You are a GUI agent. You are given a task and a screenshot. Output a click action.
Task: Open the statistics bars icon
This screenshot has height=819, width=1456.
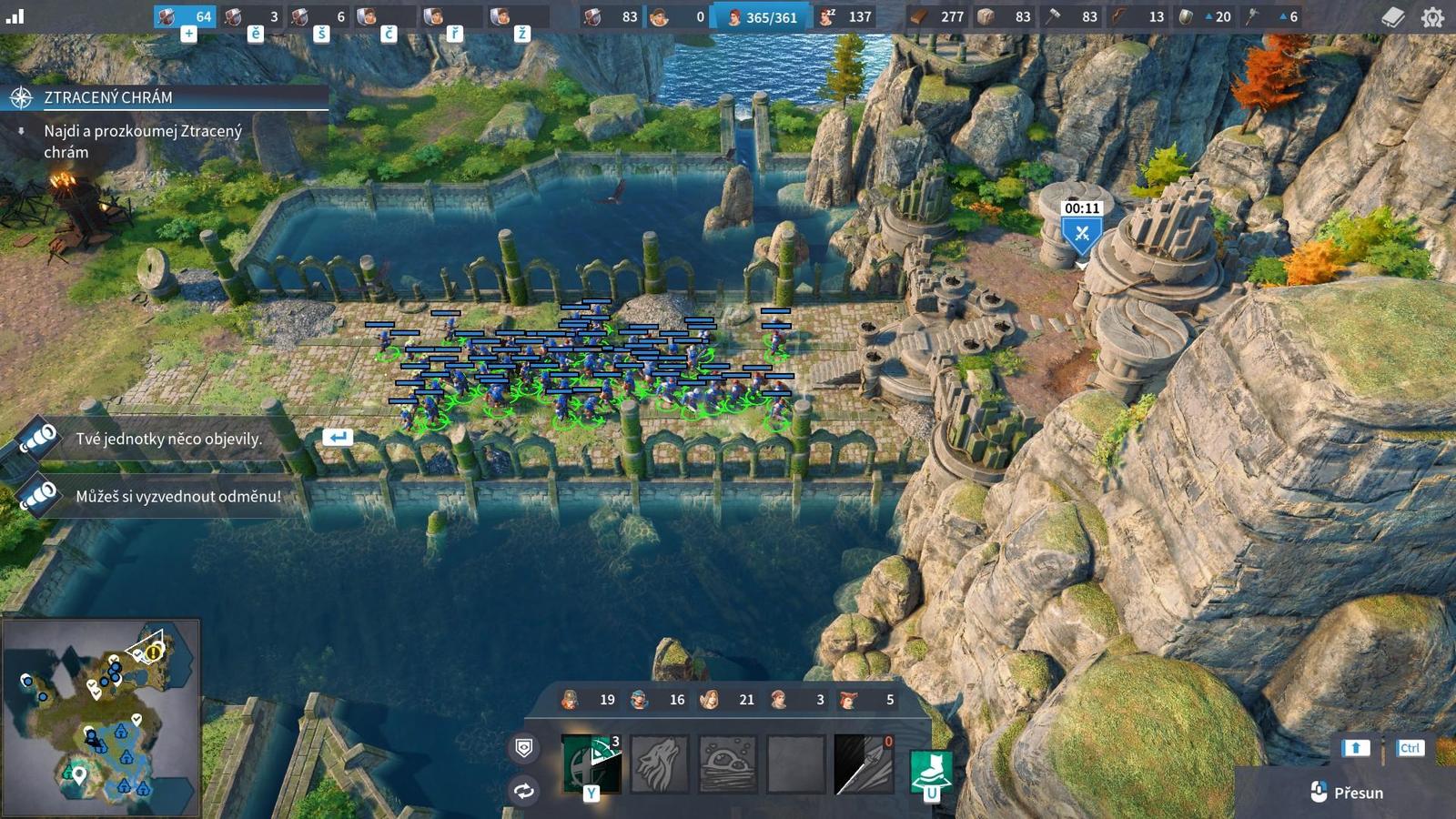15,16
